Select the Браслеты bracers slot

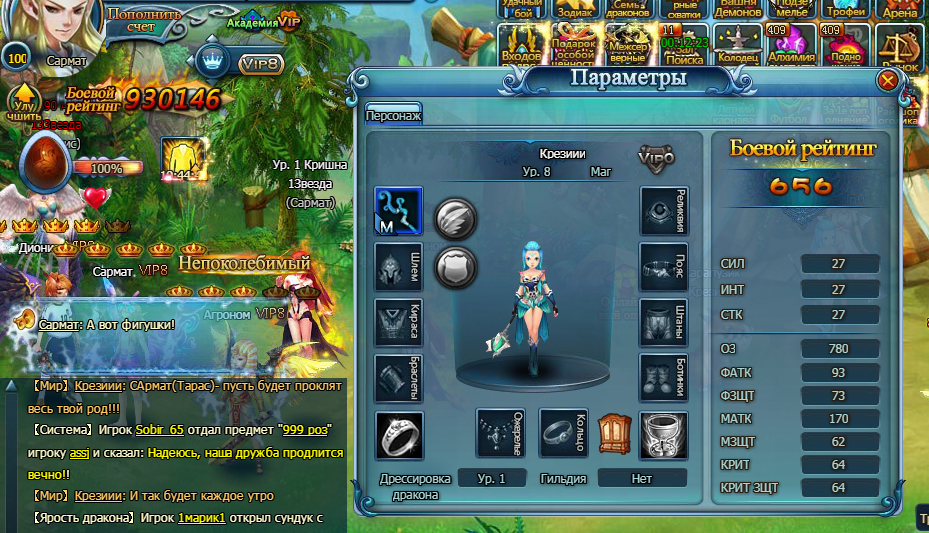(x=398, y=378)
